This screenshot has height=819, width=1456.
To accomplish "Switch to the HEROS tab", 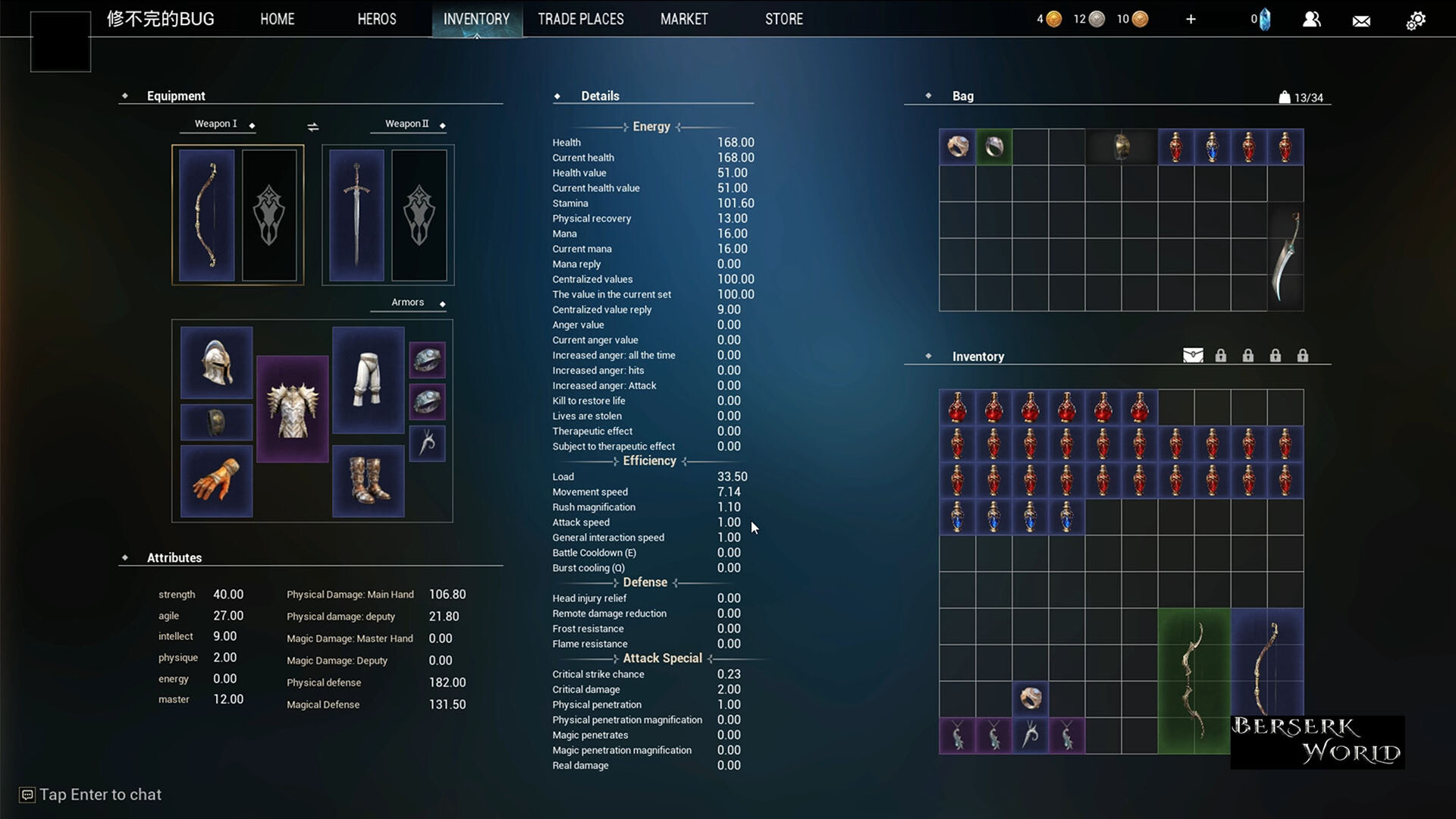I will tap(377, 19).
